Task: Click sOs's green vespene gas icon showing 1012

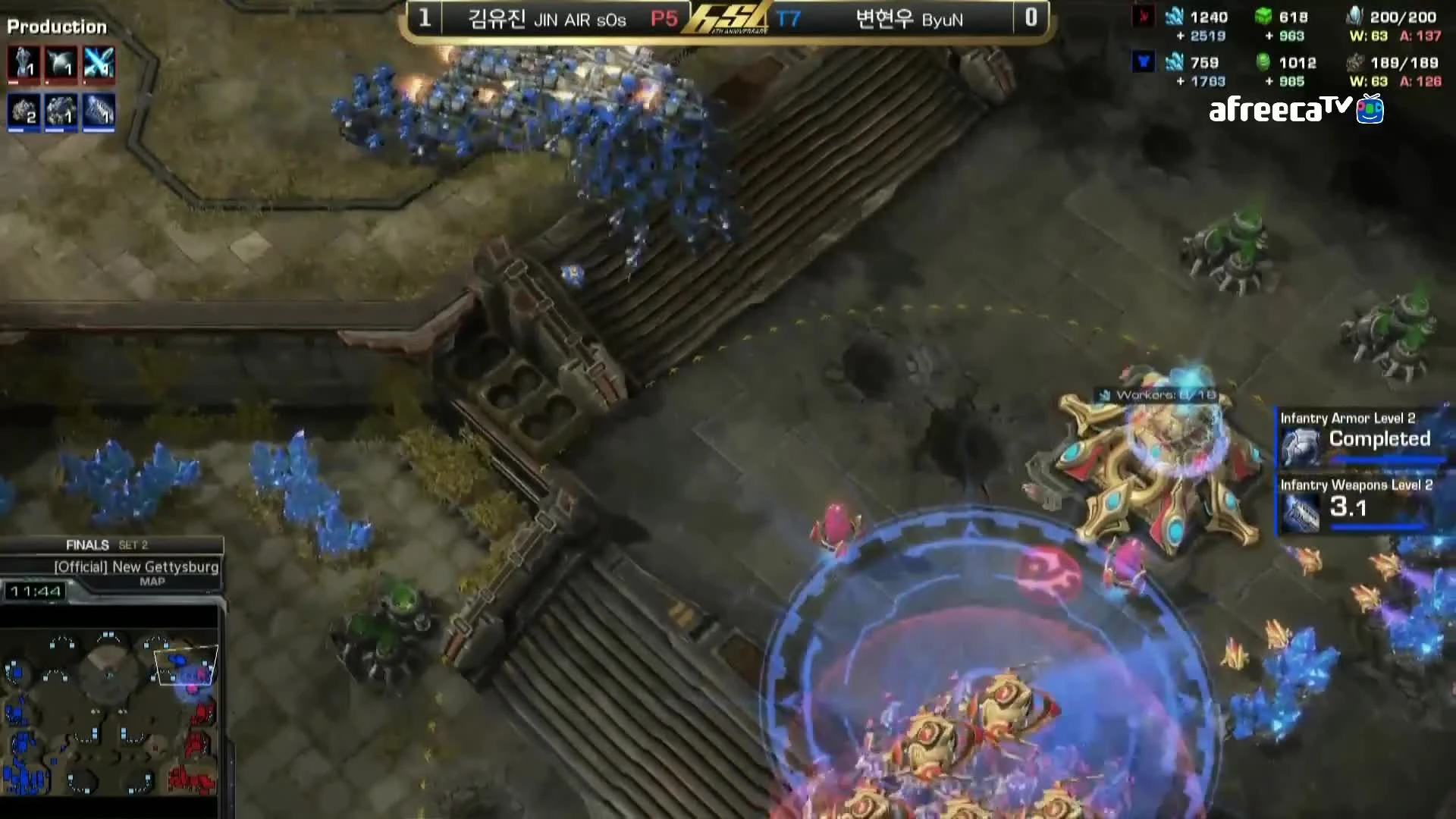Action: pyautogui.click(x=1262, y=63)
